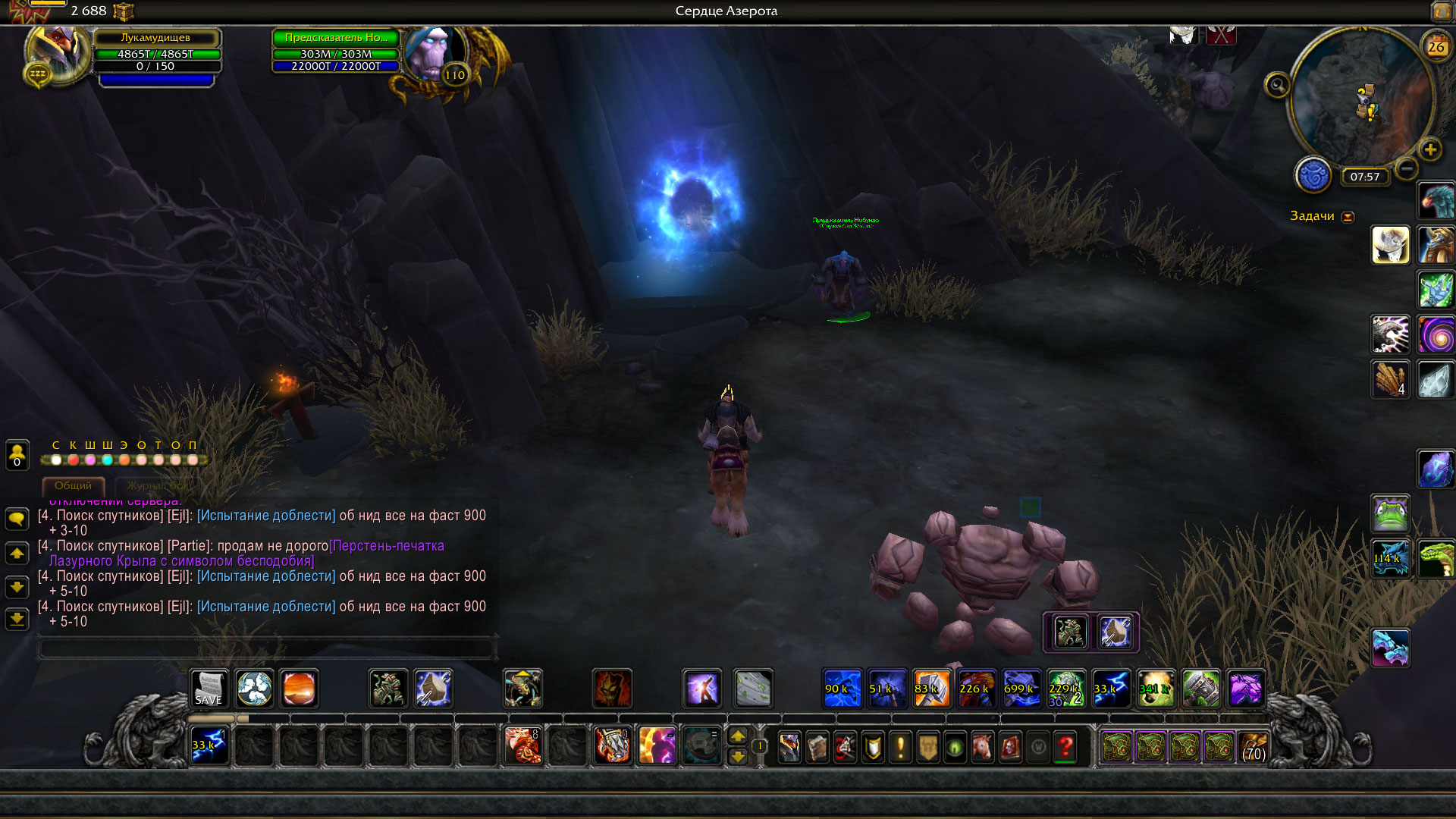
Task: Open the backpack bag showing (70)
Action: [1254, 748]
